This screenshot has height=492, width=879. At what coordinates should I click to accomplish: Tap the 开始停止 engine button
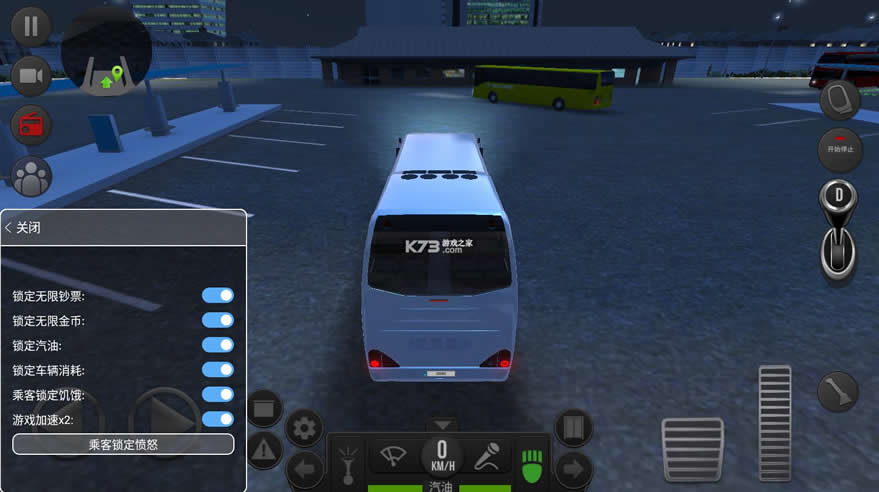[x=839, y=149]
